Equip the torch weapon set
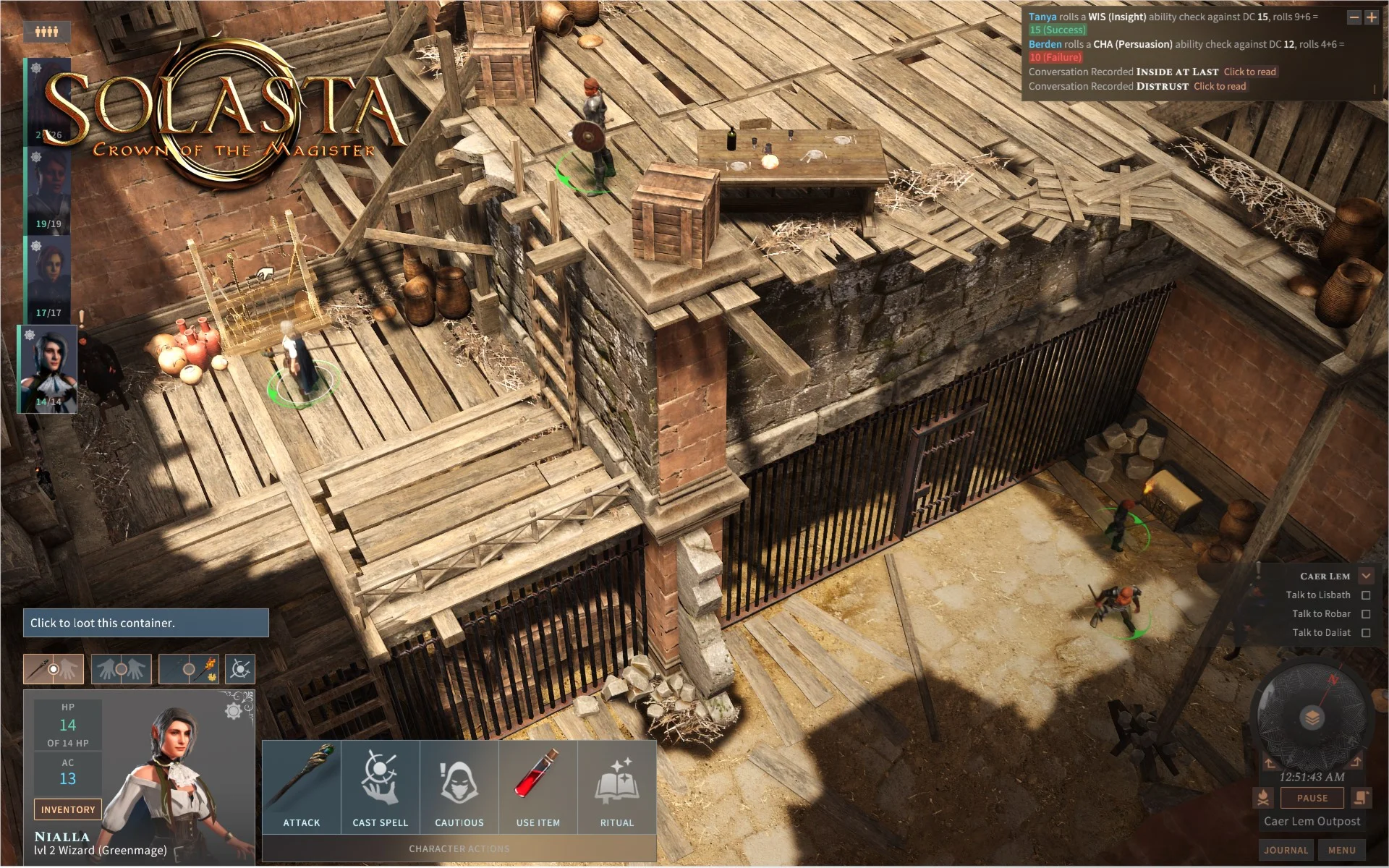The width and height of the screenshot is (1389, 868). [x=189, y=669]
